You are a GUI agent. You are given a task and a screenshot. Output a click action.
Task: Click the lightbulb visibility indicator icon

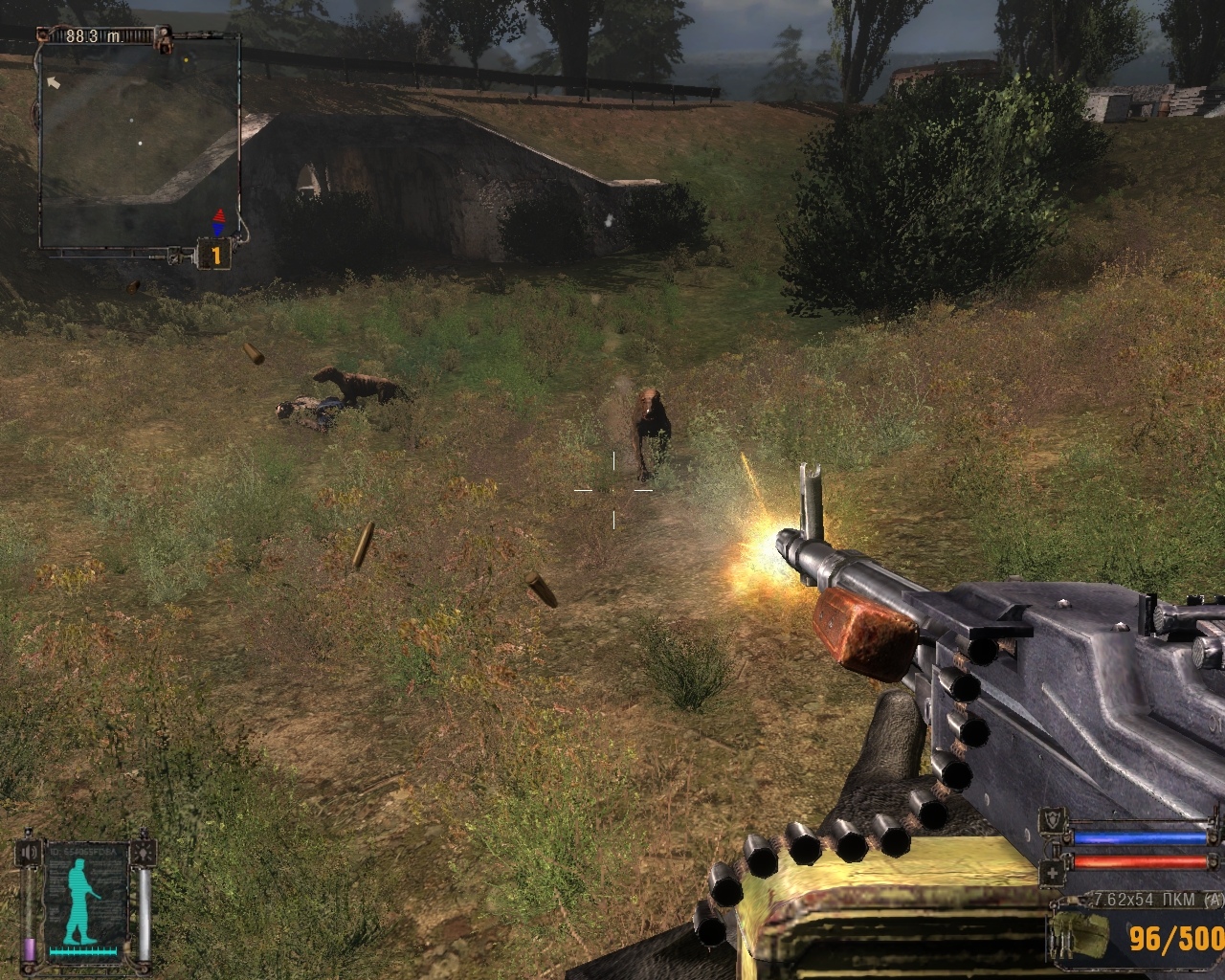(x=144, y=851)
